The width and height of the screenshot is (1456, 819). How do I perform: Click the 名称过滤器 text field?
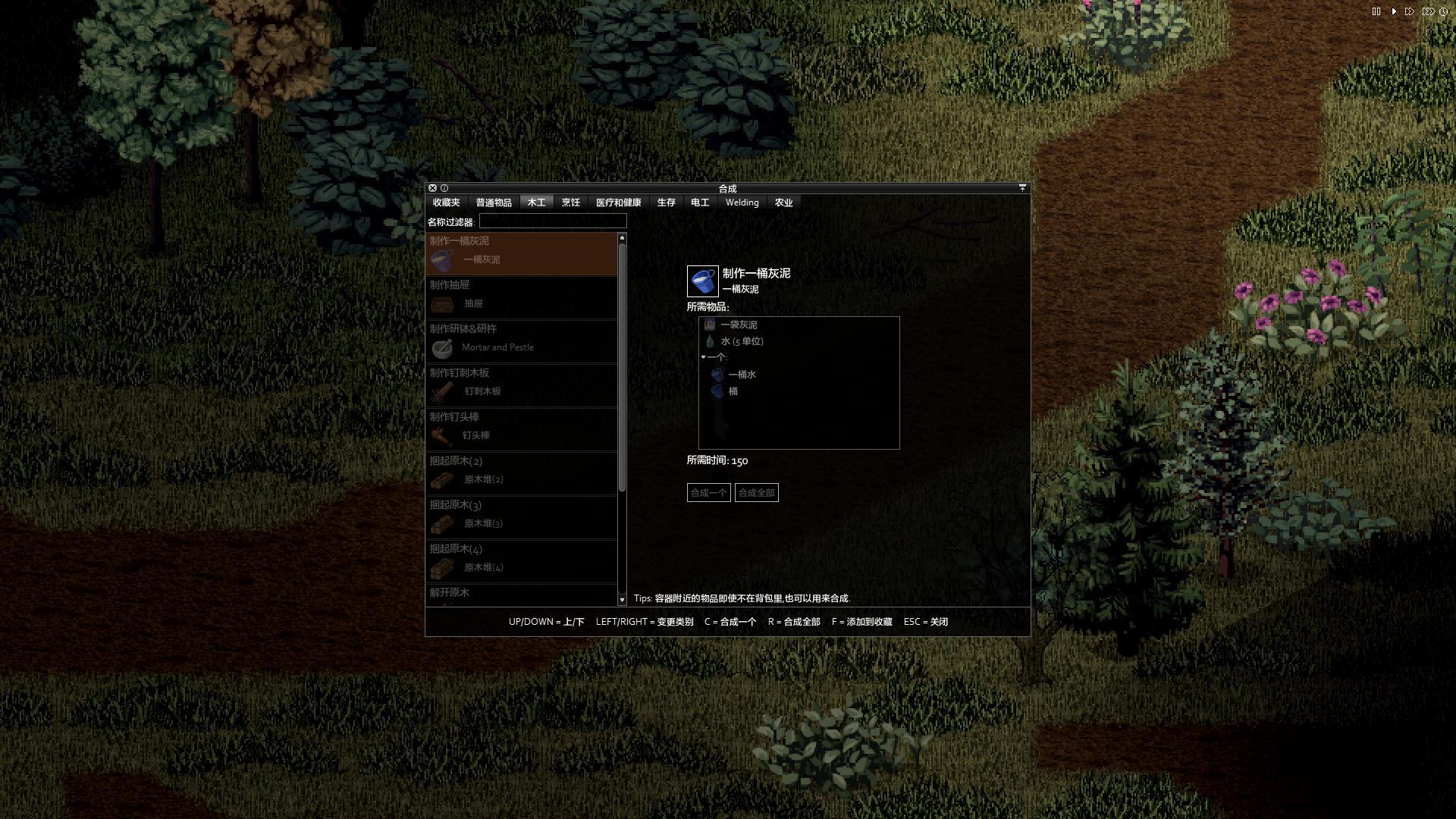click(552, 221)
